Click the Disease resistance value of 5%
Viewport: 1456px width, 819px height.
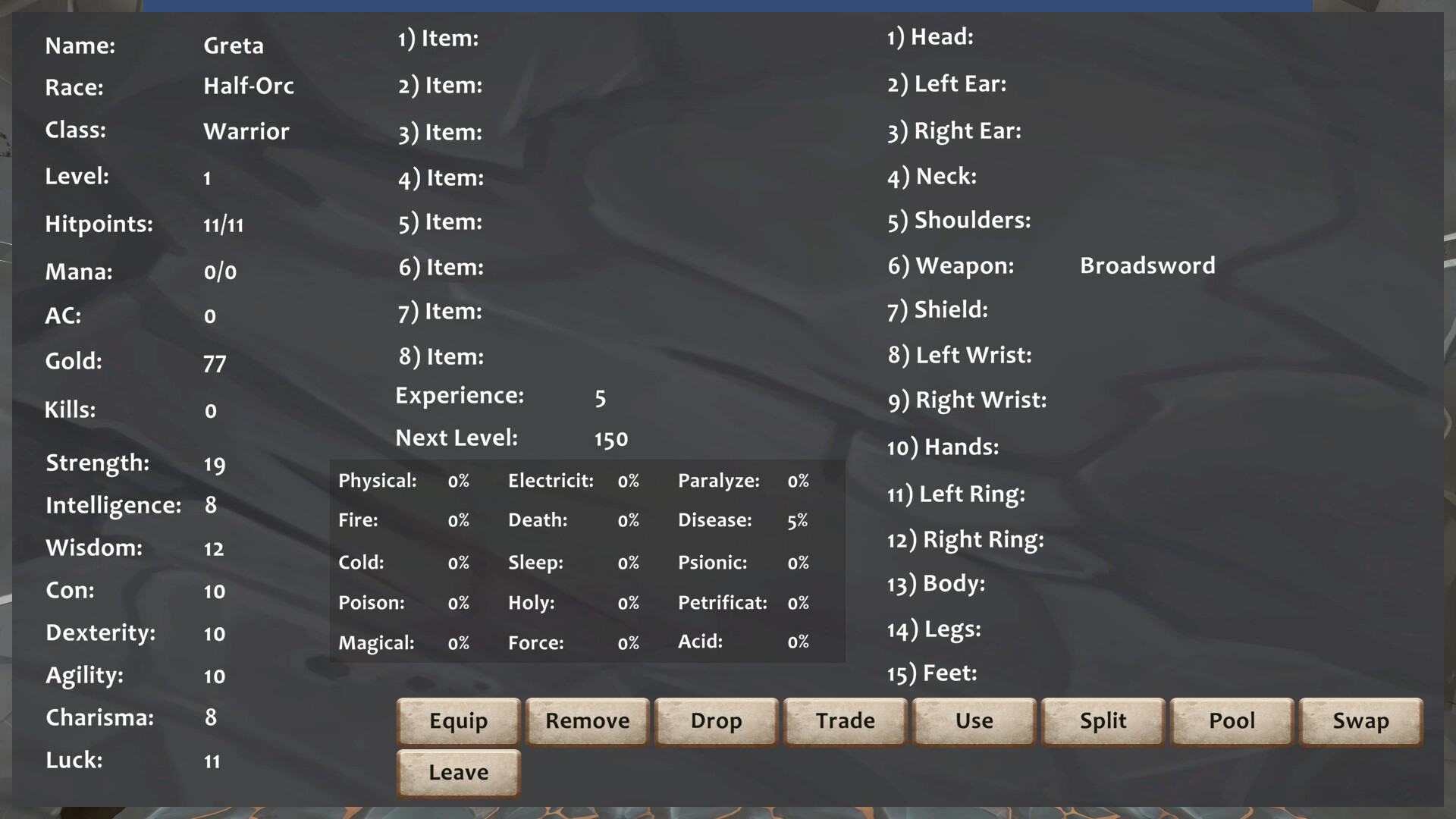797,520
